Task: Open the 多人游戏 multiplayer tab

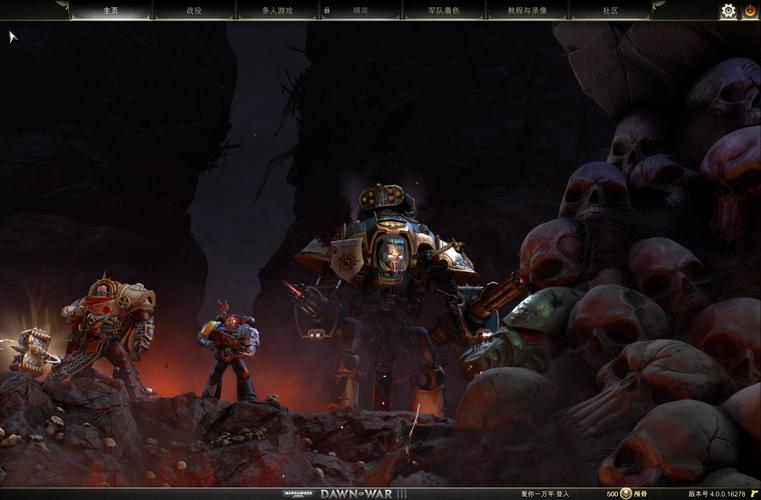Action: click(277, 11)
